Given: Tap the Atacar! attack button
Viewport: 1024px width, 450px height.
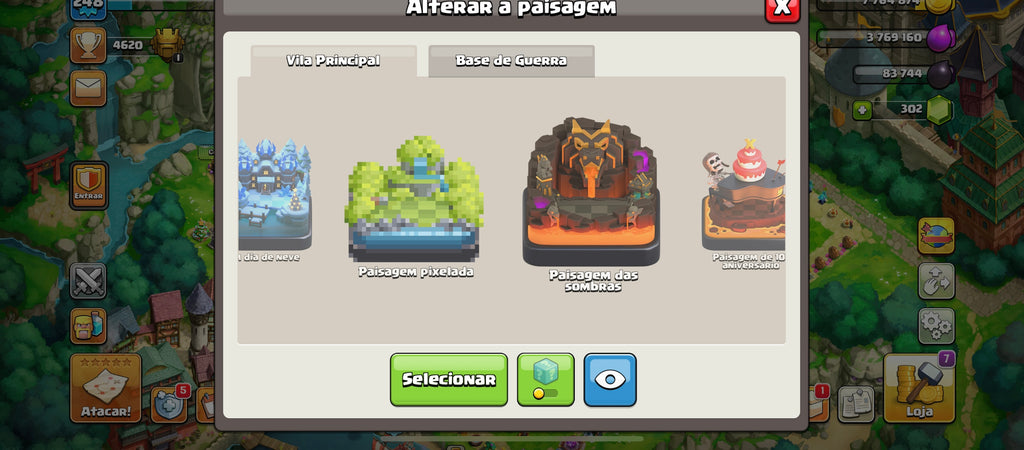Looking at the screenshot, I should pyautogui.click(x=105, y=388).
